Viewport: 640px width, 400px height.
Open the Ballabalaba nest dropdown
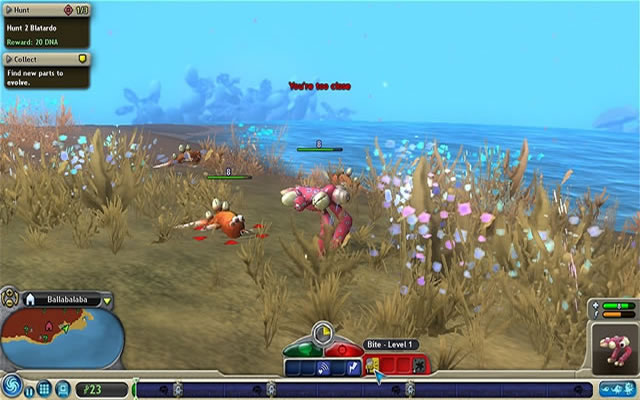[107, 300]
